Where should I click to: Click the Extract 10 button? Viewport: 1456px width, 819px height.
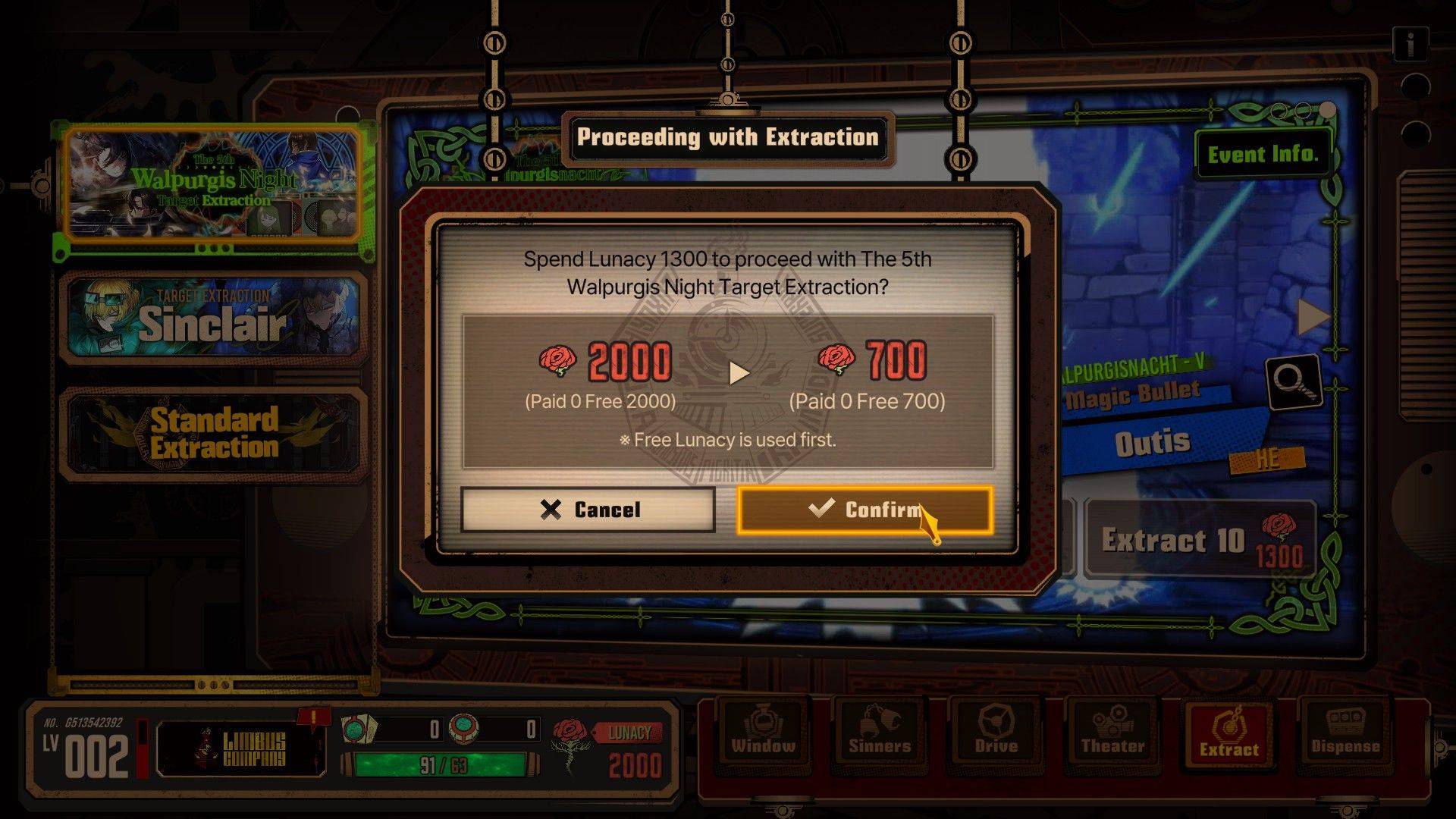point(1200,540)
